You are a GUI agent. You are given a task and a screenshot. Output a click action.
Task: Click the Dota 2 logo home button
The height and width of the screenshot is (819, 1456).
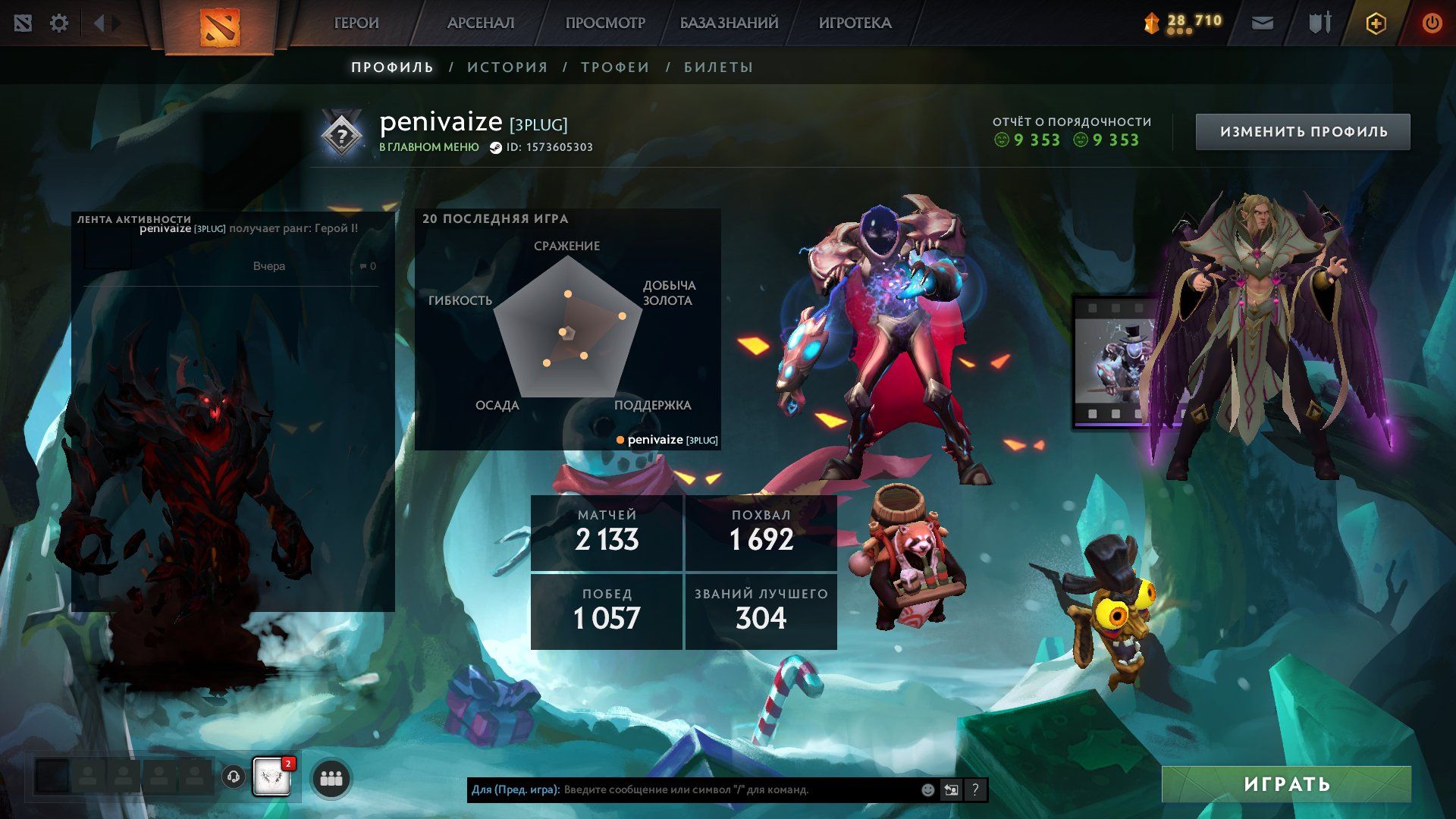219,27
